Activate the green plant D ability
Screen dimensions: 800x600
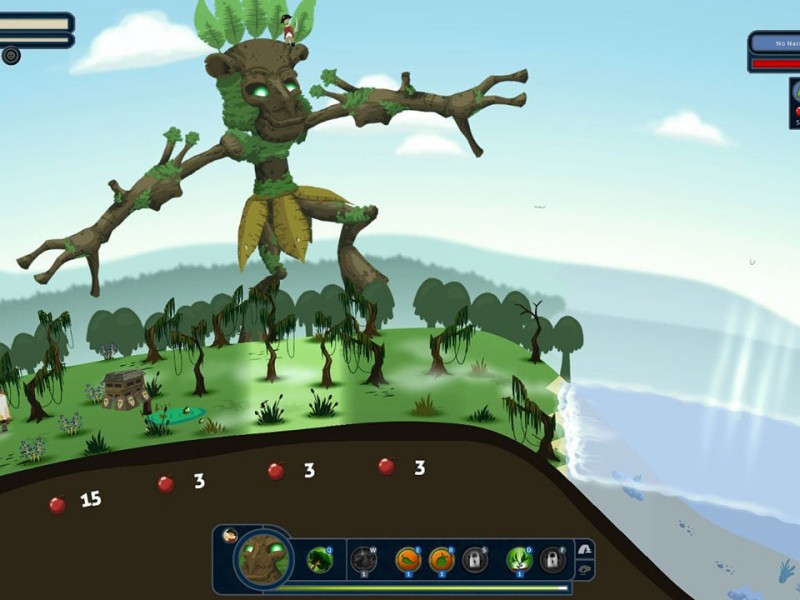pos(518,559)
